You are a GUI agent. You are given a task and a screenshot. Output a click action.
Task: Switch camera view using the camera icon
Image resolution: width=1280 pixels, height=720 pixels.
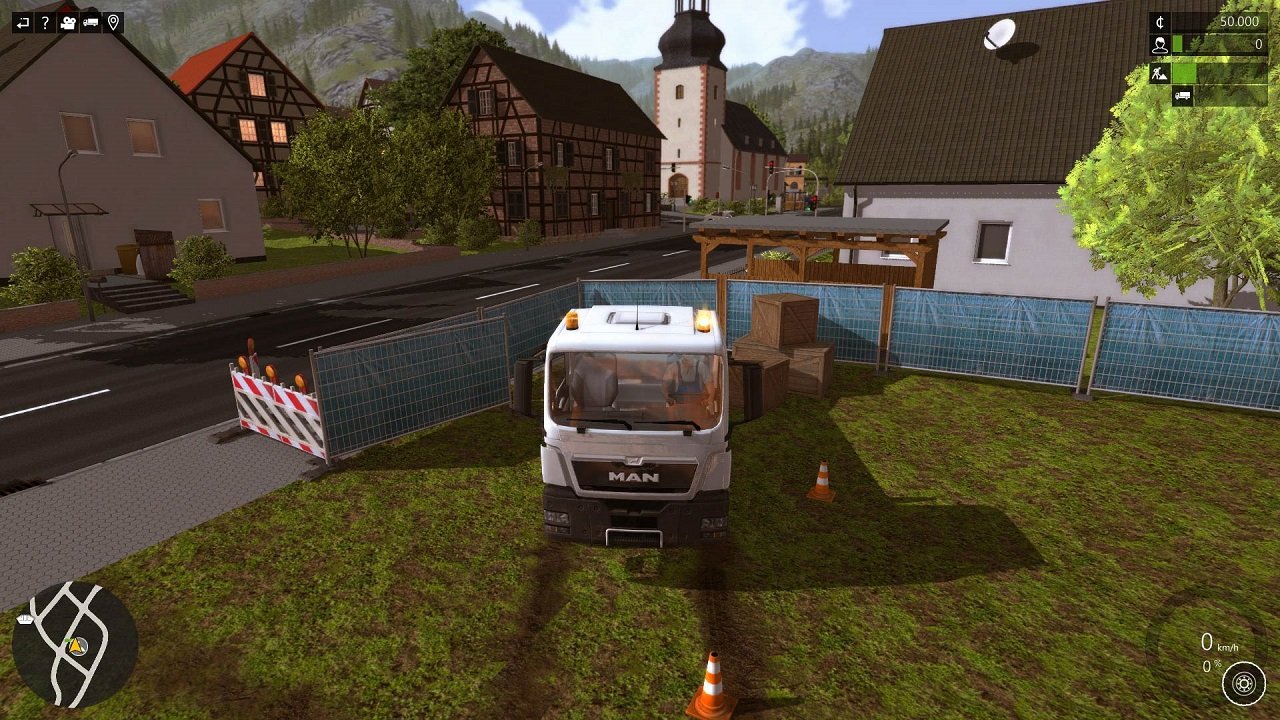(x=68, y=22)
